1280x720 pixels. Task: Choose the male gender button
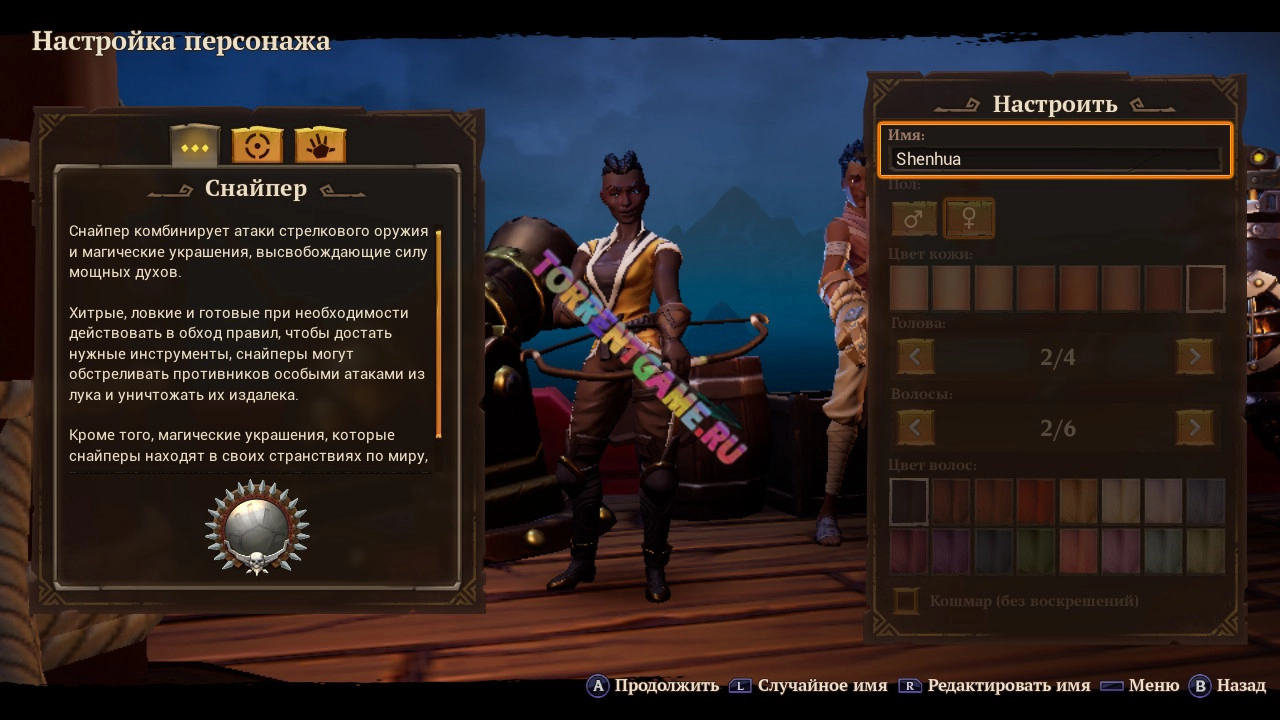(x=914, y=218)
